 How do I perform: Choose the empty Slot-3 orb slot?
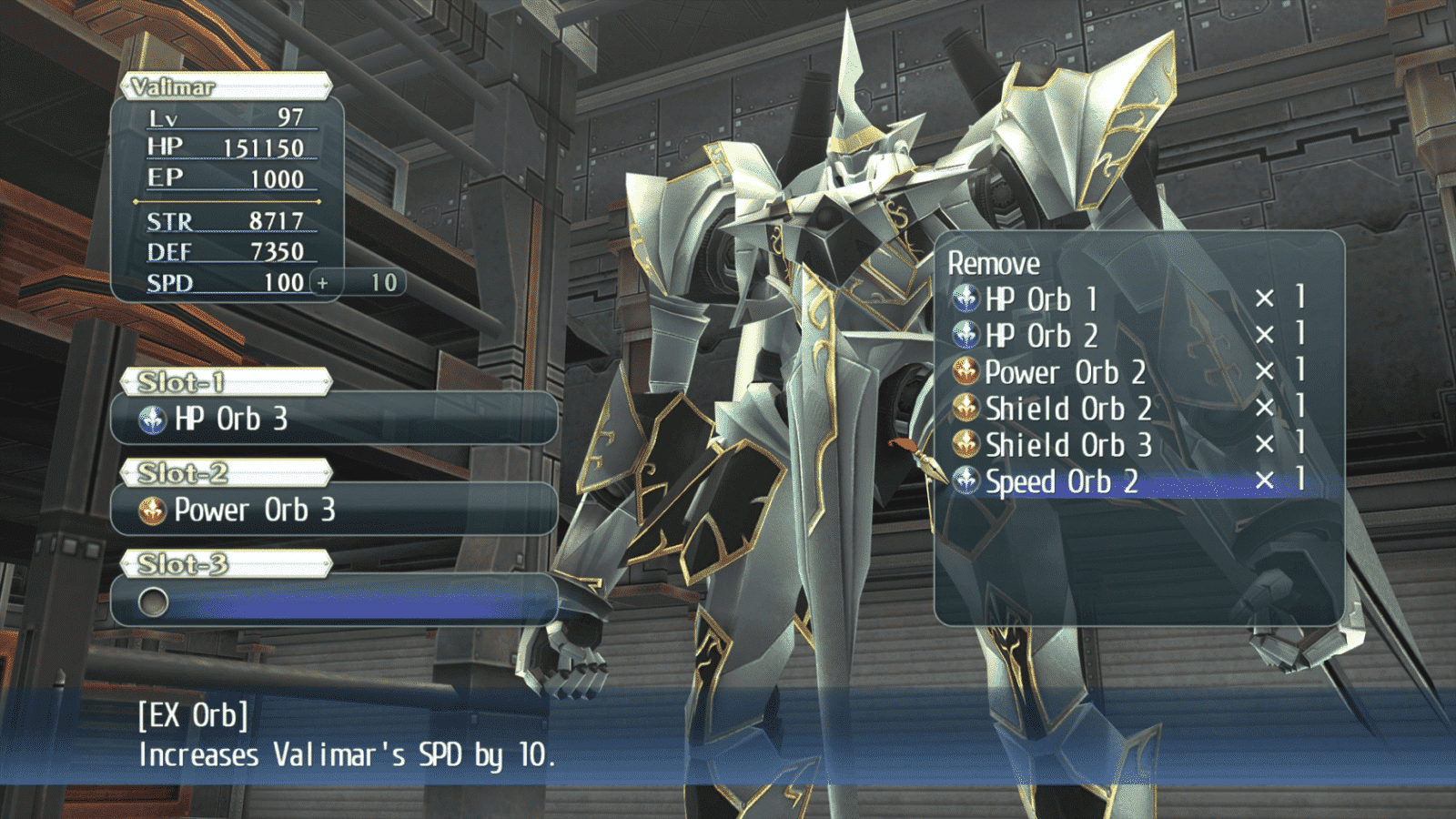coord(333,601)
